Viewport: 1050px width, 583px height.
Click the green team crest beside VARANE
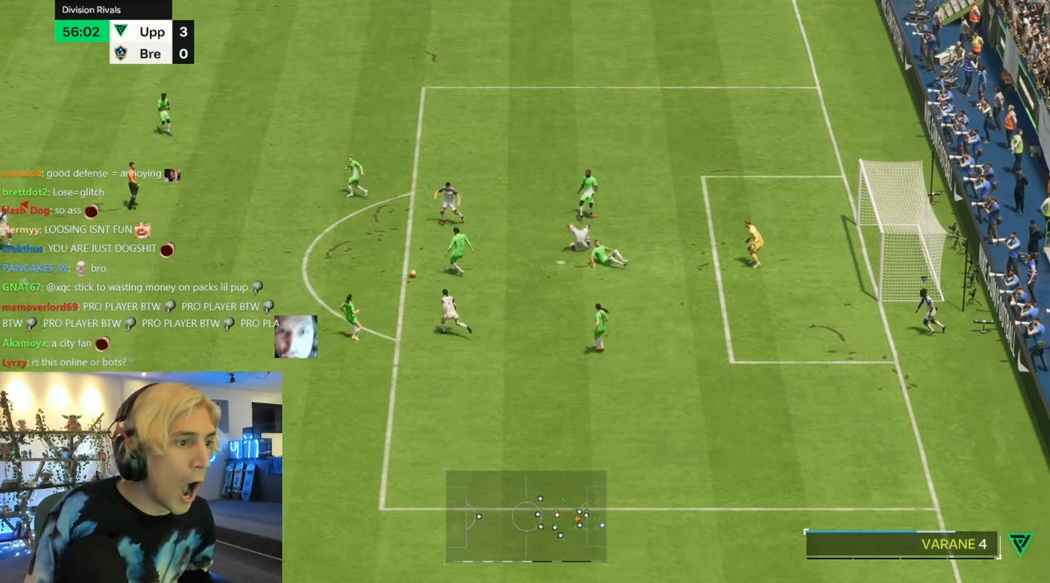(x=1020, y=543)
